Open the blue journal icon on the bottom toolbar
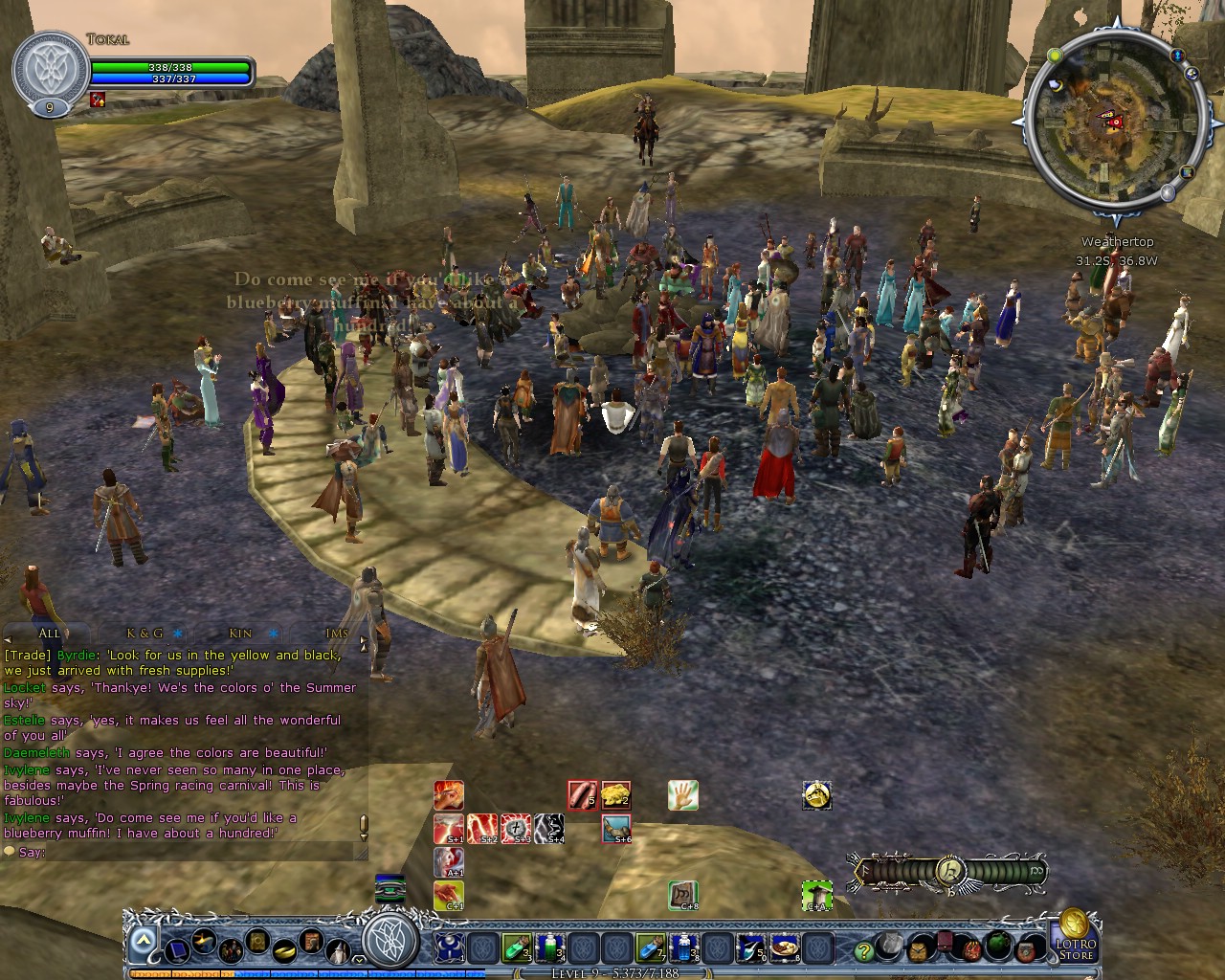The width and height of the screenshot is (1225, 980). coord(179,951)
